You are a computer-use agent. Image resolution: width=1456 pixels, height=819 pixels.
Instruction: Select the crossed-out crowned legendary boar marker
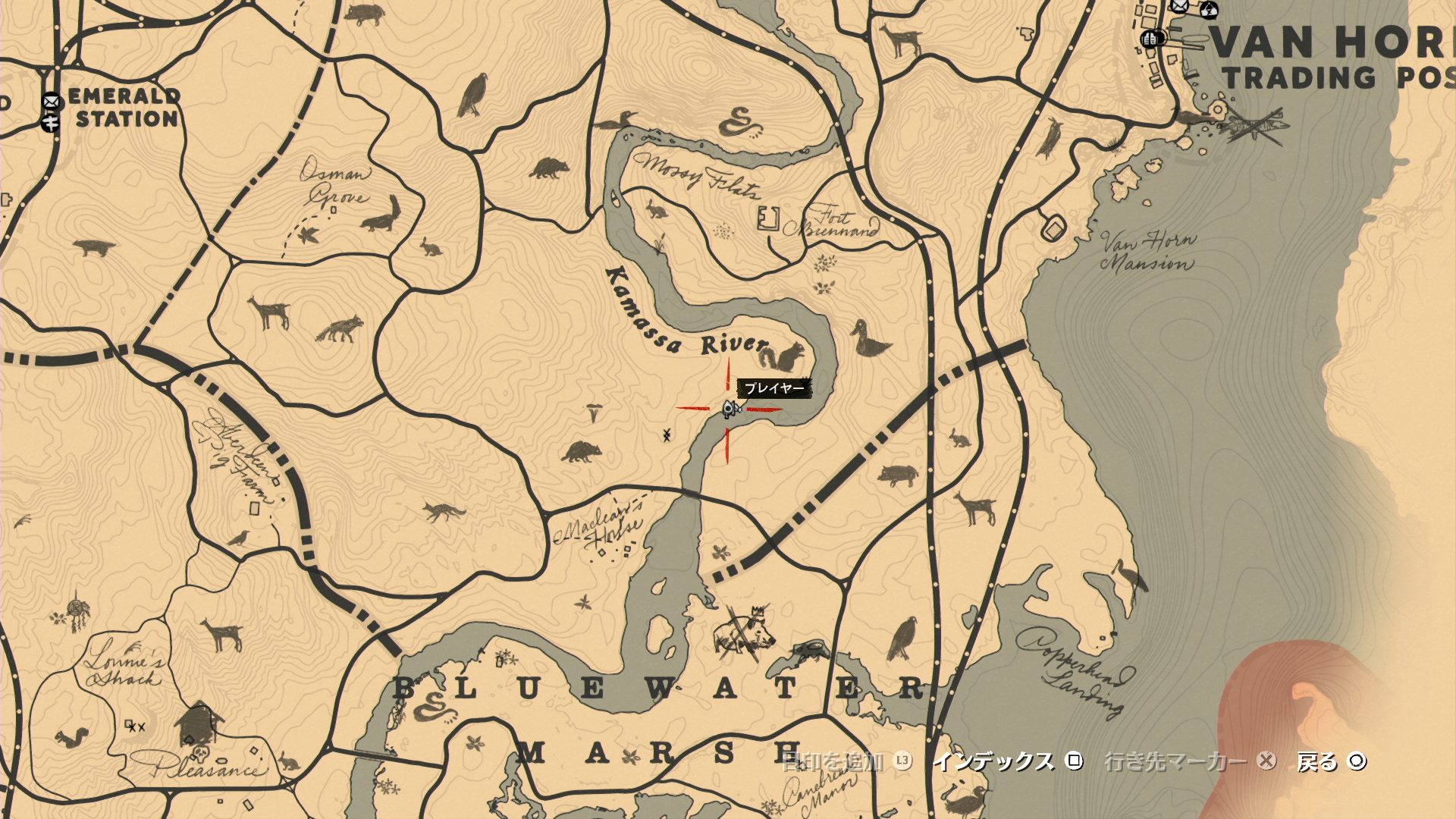coord(743,631)
